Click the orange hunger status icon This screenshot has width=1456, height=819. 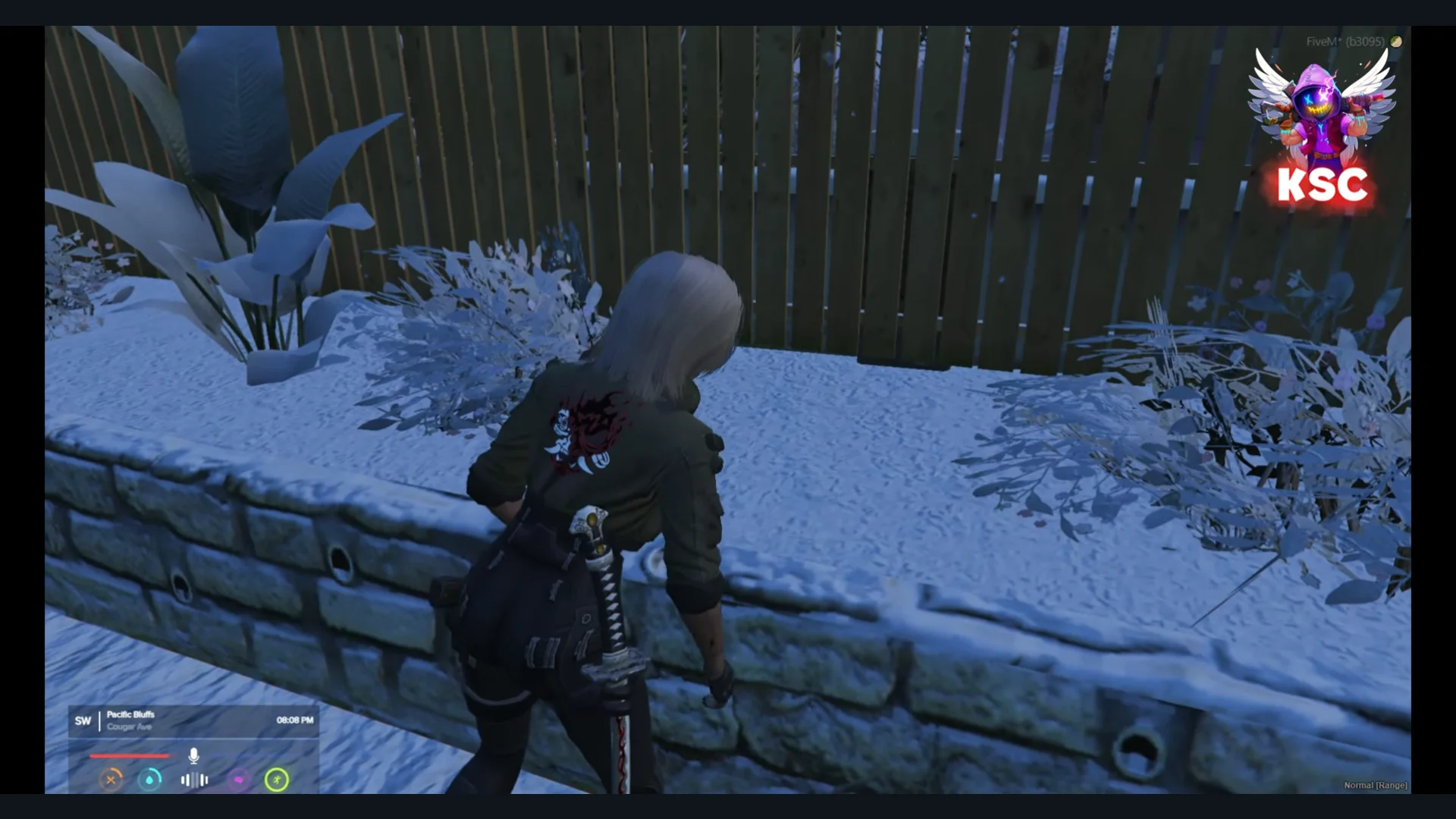(x=111, y=780)
